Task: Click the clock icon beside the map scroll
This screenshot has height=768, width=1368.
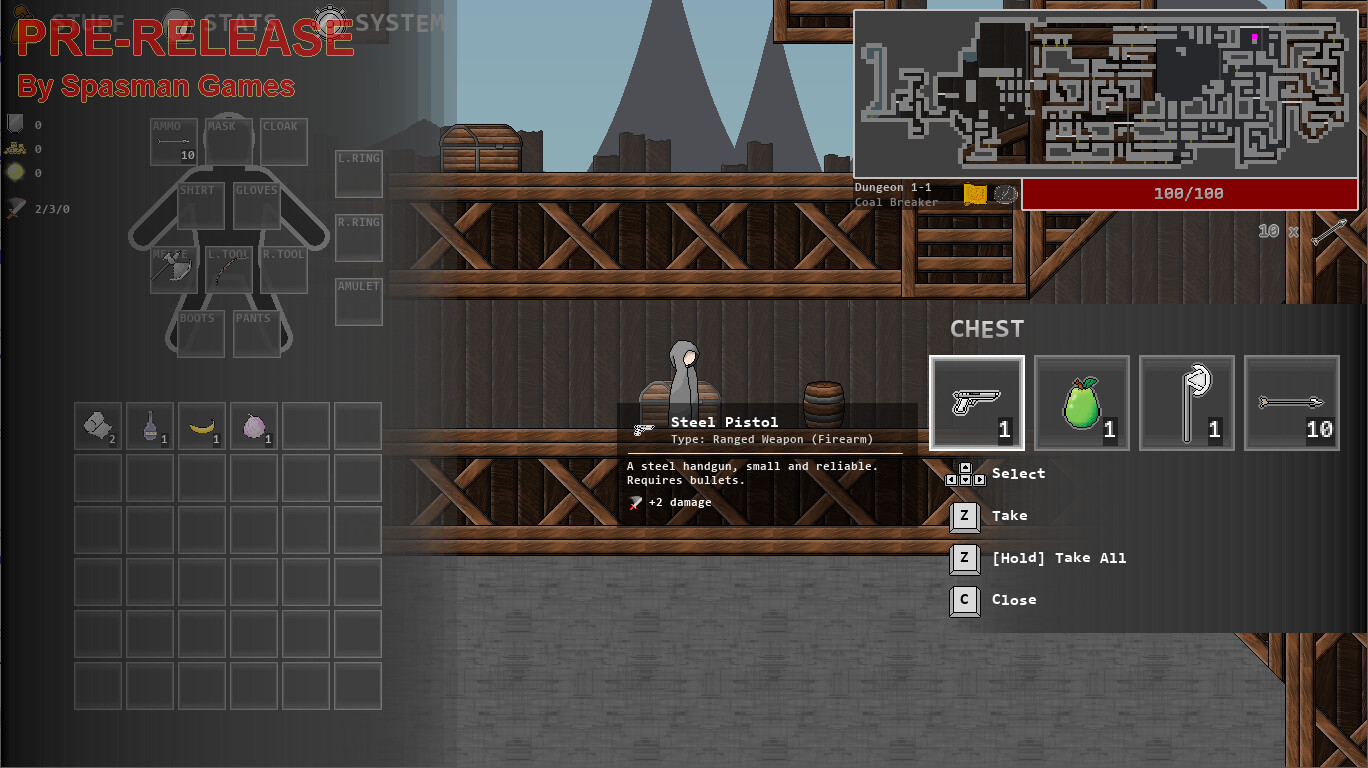Action: coord(1006,195)
